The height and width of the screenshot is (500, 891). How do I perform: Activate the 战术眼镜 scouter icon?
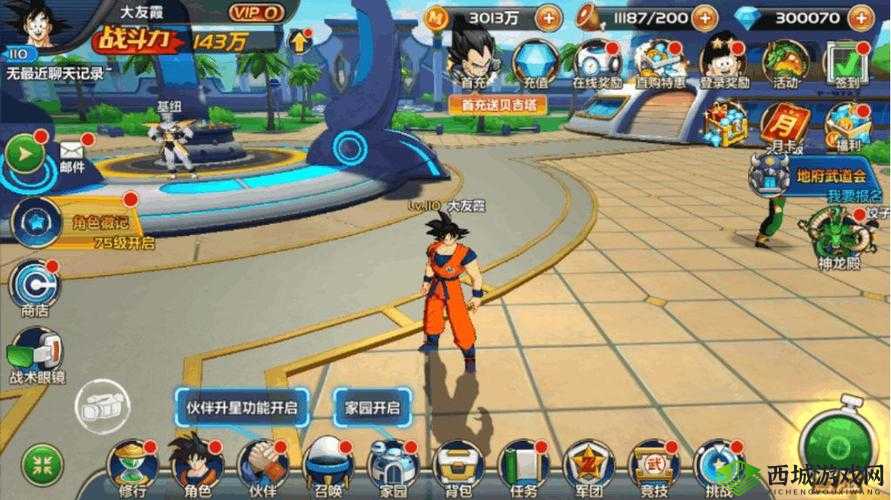pos(34,353)
